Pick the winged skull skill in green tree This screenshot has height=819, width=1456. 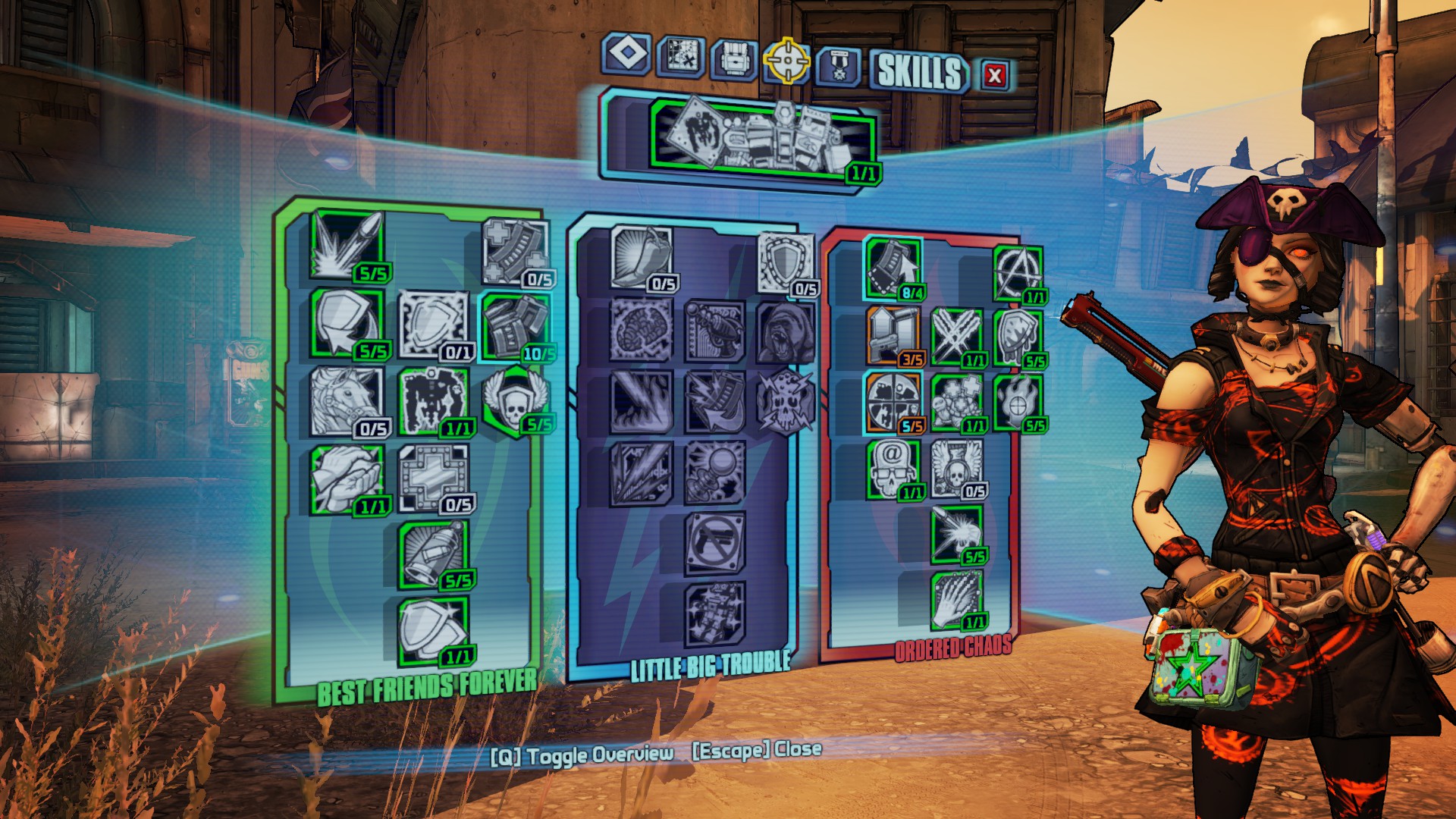click(514, 400)
